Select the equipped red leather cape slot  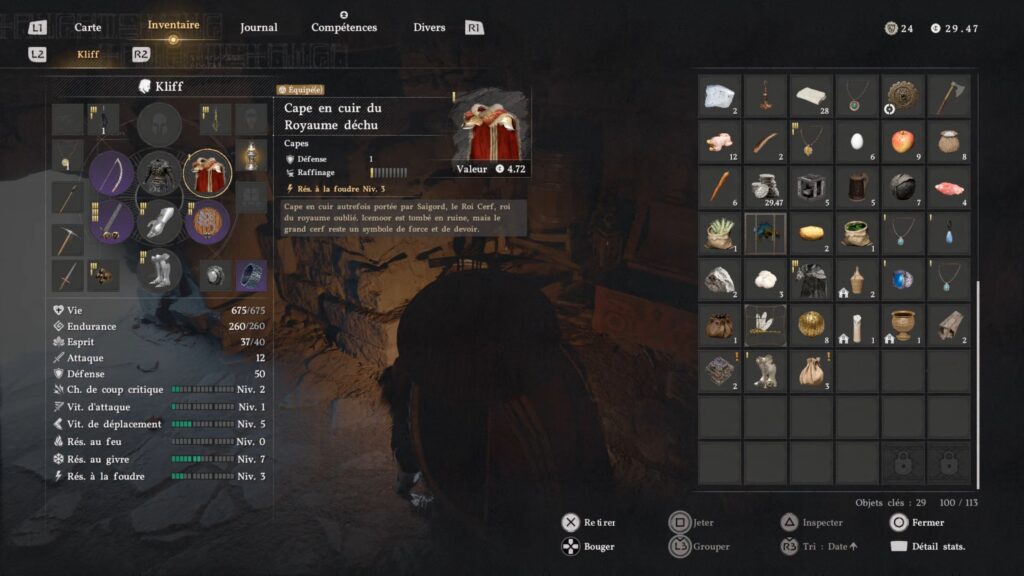207,173
